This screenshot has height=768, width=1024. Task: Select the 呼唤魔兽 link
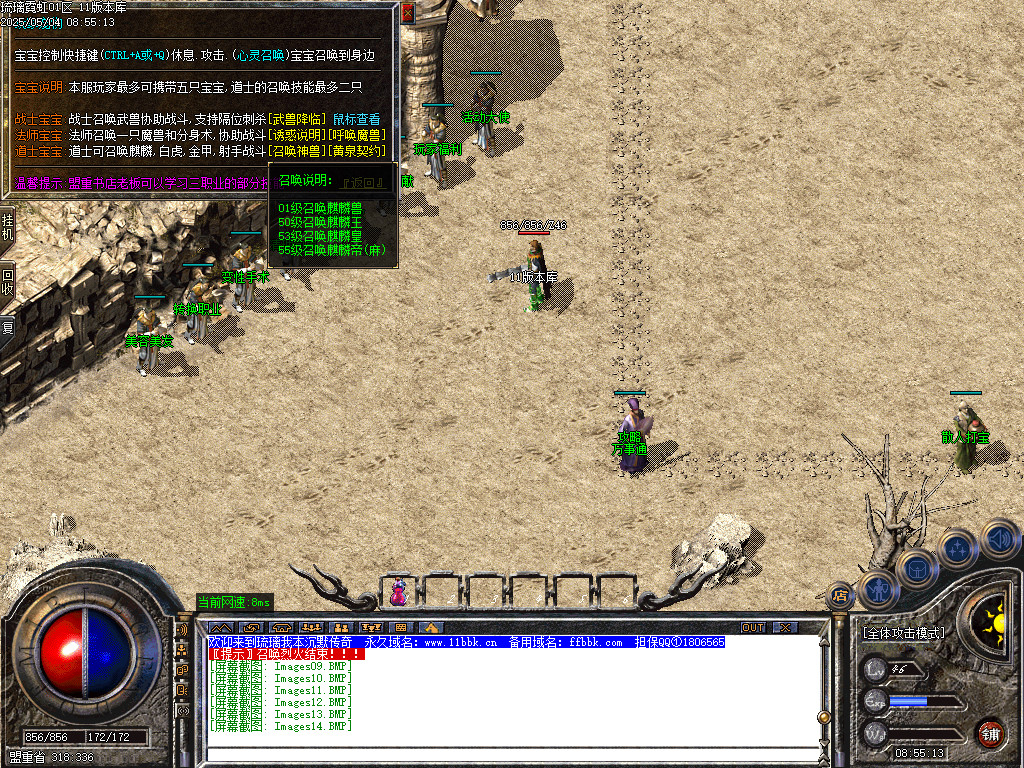[355, 135]
